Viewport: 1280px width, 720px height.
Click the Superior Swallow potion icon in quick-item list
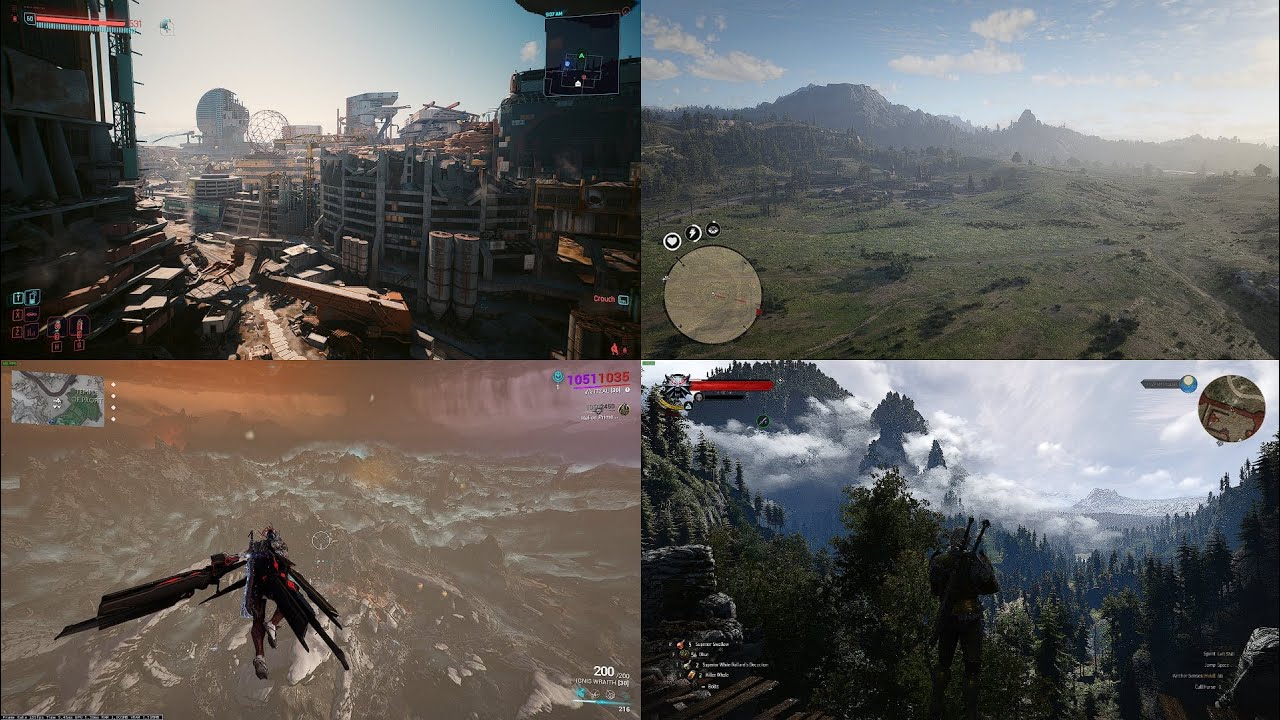[x=681, y=645]
